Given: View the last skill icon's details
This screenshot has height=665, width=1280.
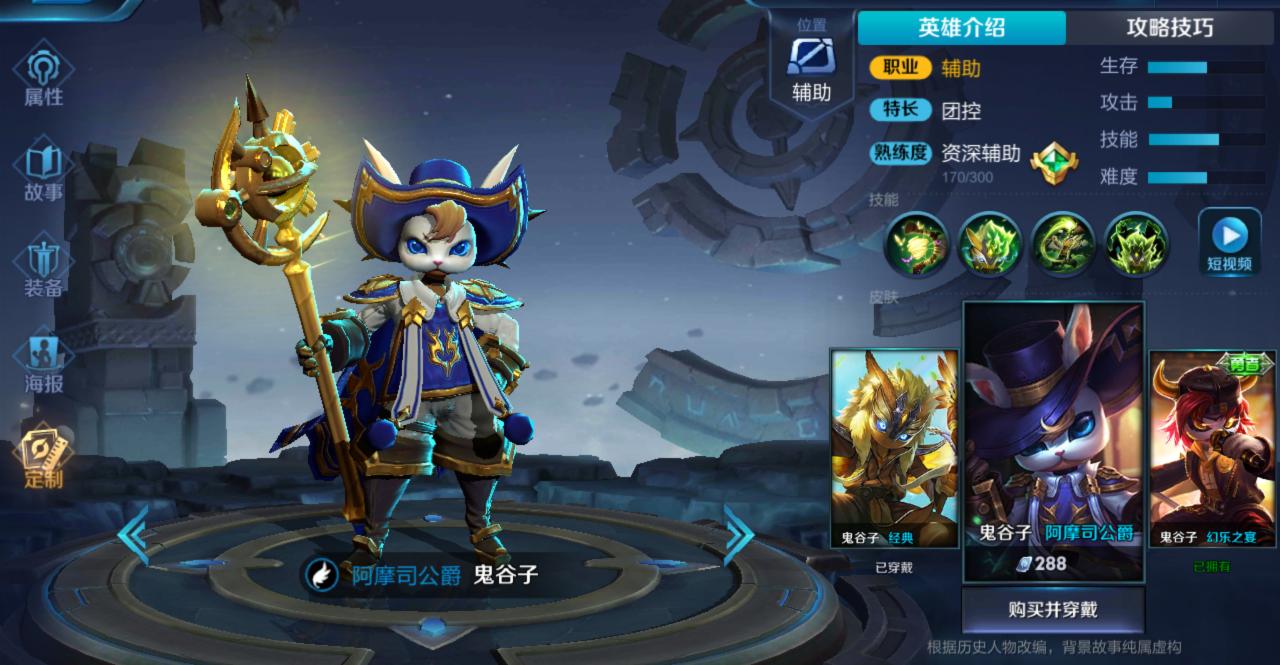Looking at the screenshot, I should [x=1136, y=243].
